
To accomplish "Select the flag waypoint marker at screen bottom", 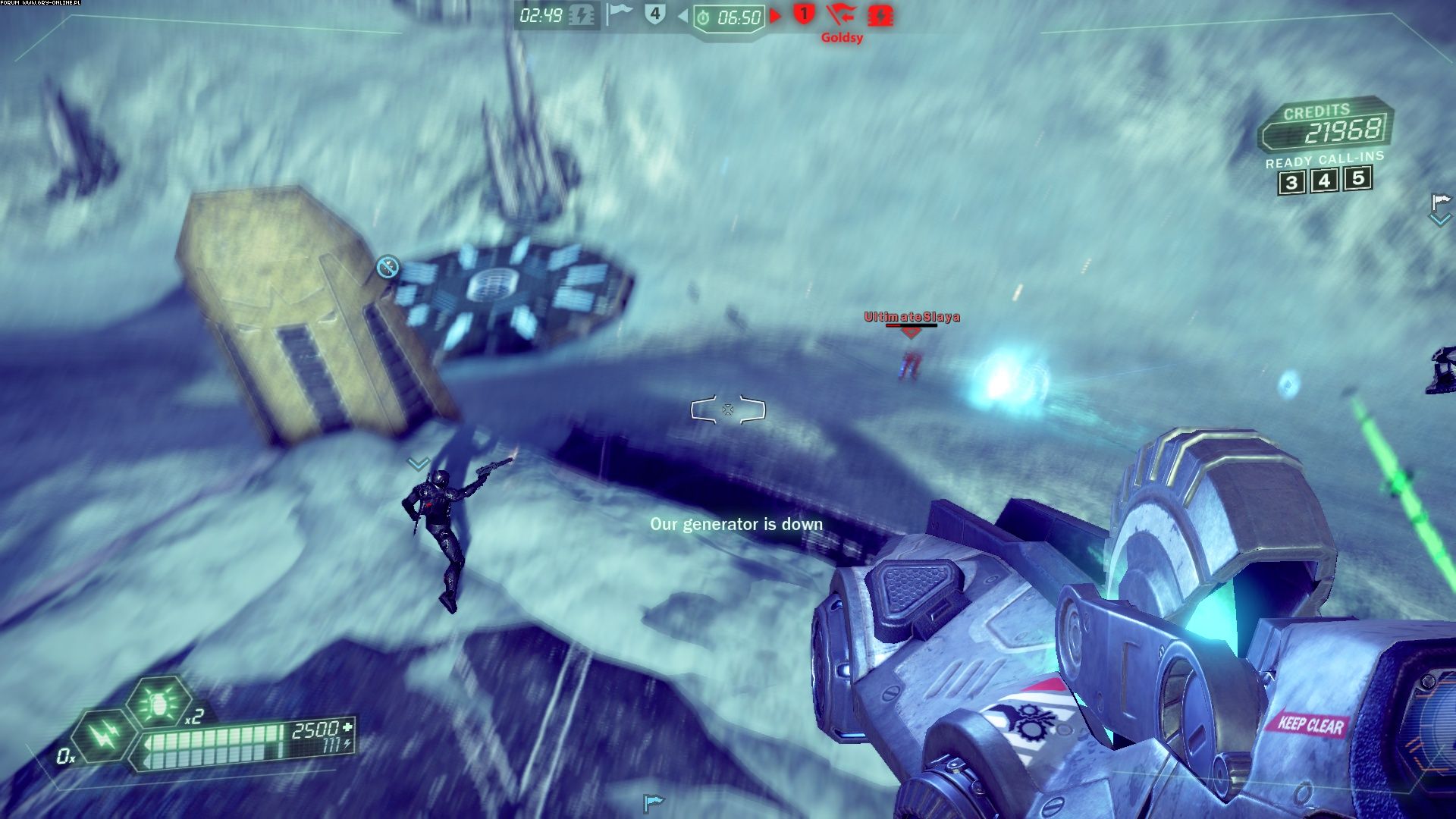I will 652,802.
